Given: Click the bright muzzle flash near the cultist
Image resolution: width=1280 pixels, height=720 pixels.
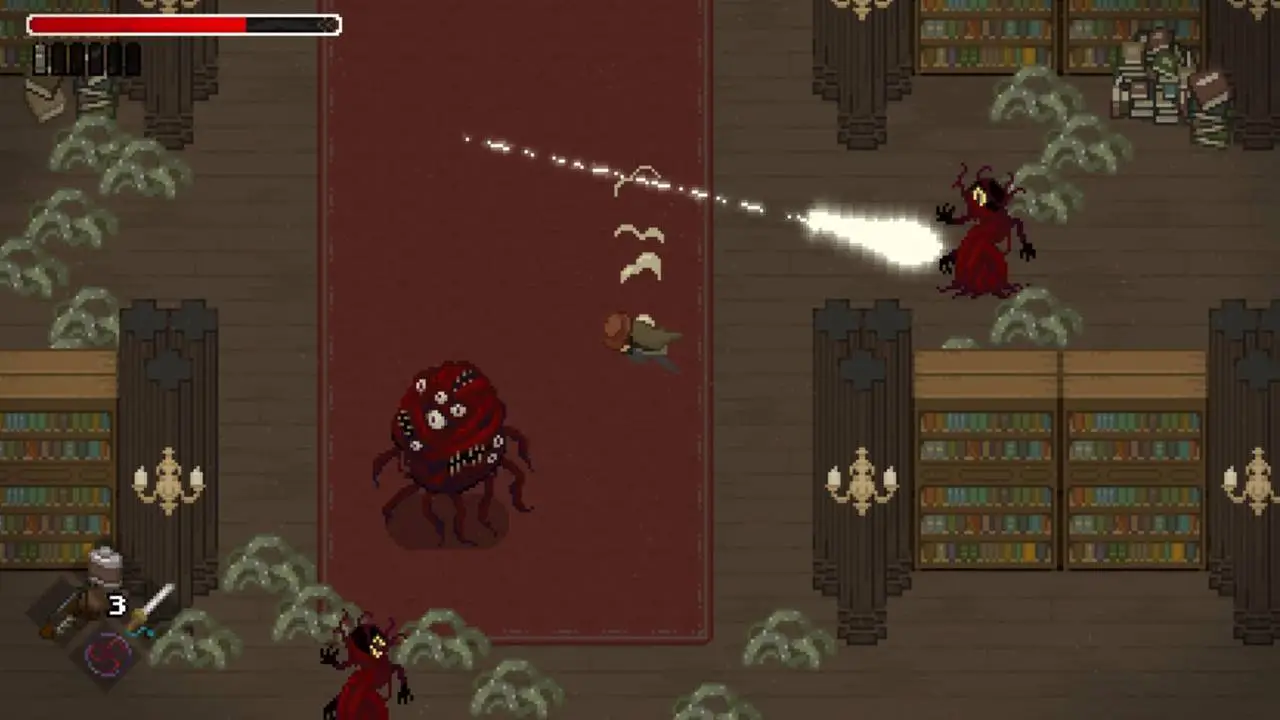Looking at the screenshot, I should [870, 230].
